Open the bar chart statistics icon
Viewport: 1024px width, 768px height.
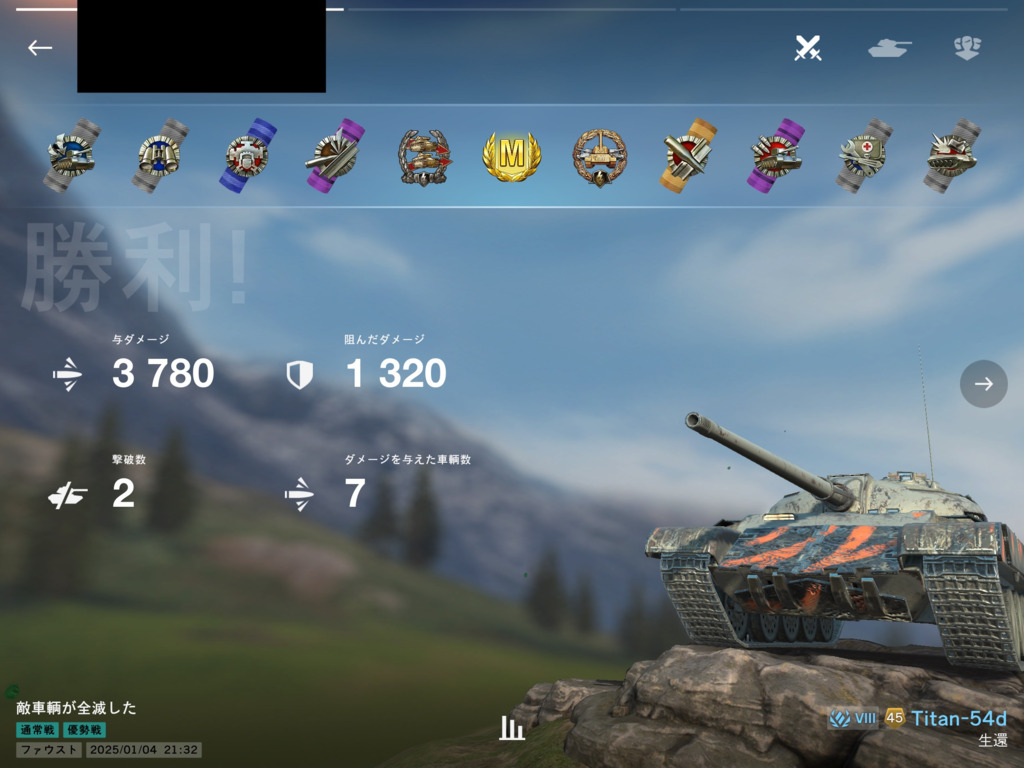tap(512, 728)
